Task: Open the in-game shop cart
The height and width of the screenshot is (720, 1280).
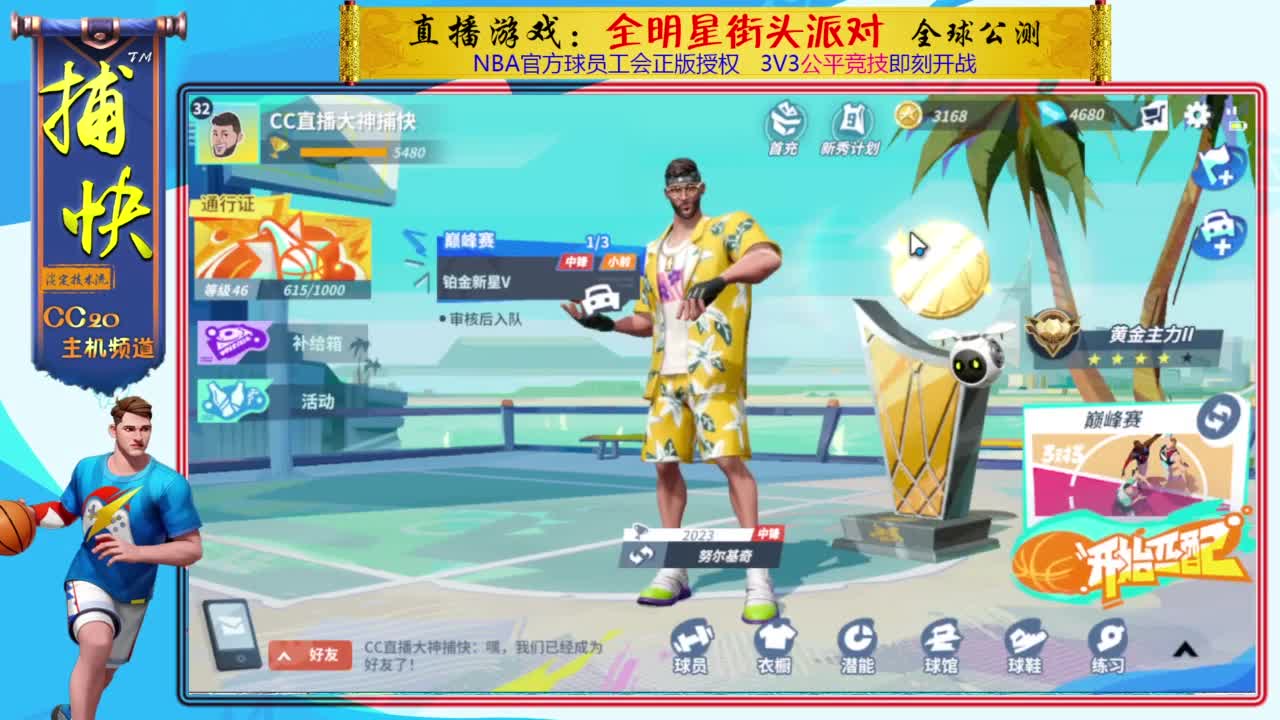Action: tap(1155, 115)
